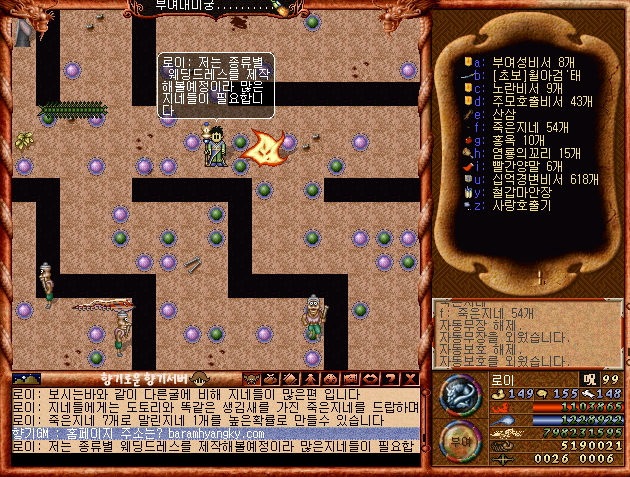Select 죽은지네 54개 in the inventory
Screen dimensions: 630x477
click(515, 127)
